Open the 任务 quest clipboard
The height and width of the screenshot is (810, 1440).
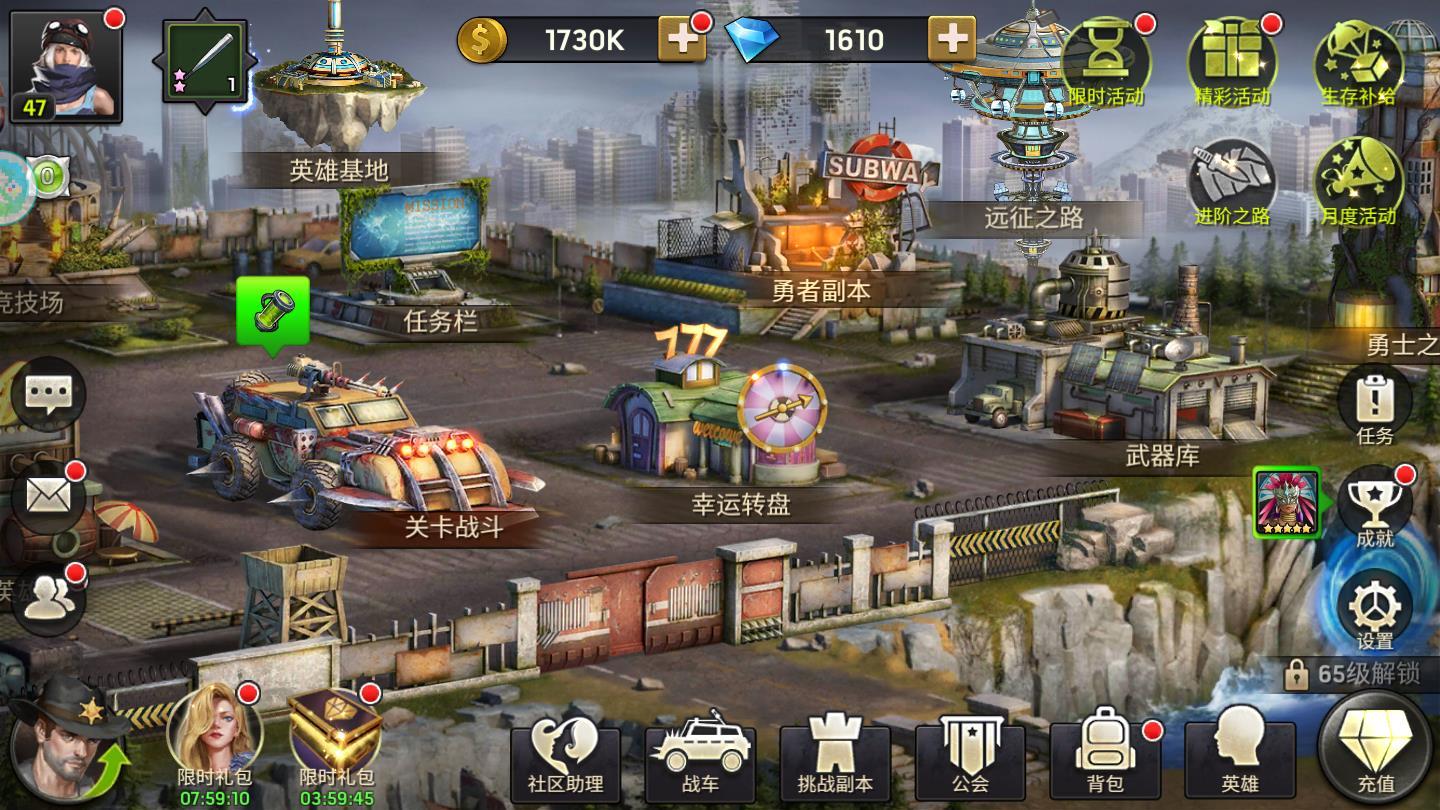tap(1374, 405)
